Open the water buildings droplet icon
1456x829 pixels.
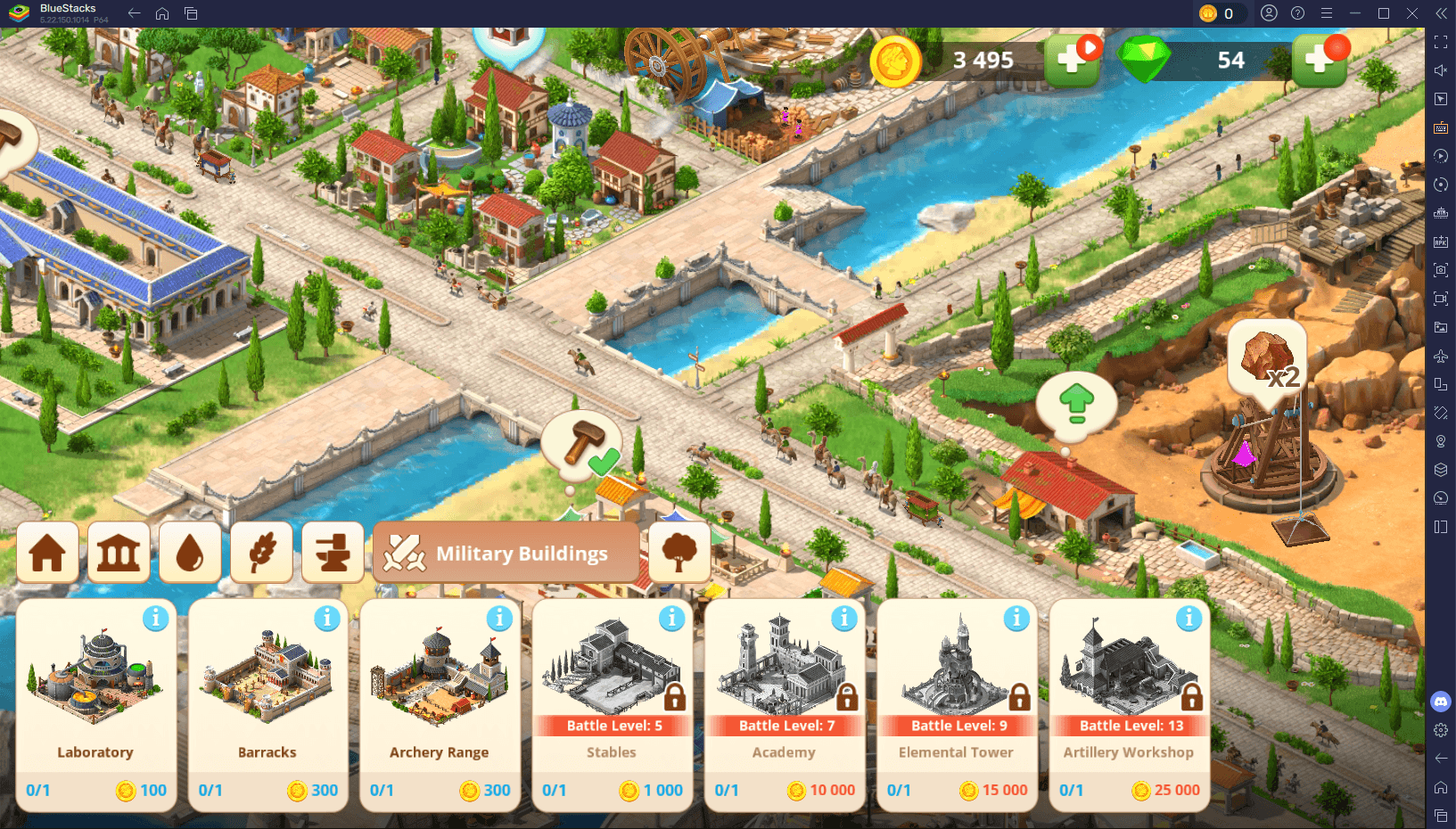[190, 553]
